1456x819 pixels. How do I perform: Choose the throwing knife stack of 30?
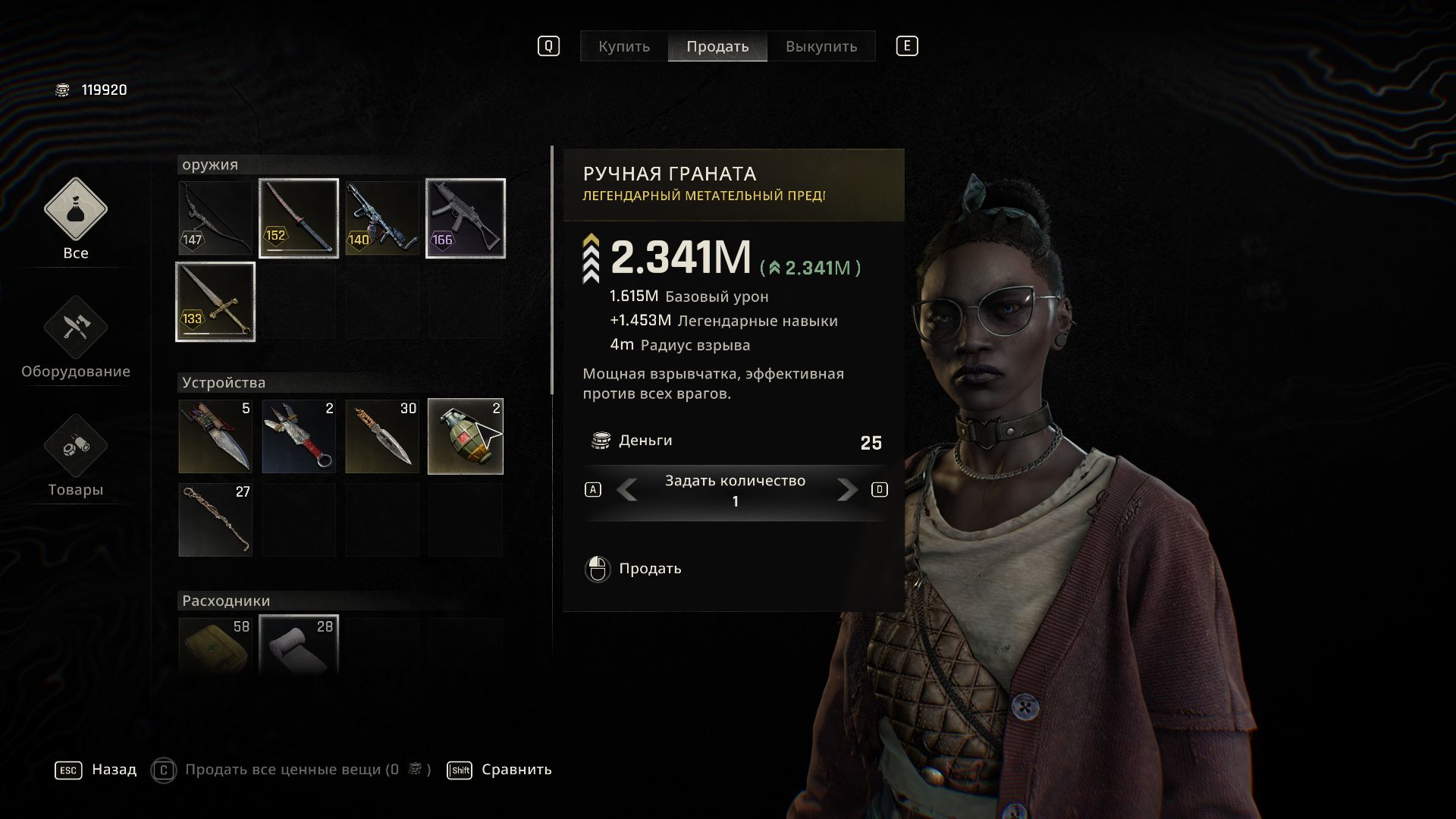(x=382, y=436)
